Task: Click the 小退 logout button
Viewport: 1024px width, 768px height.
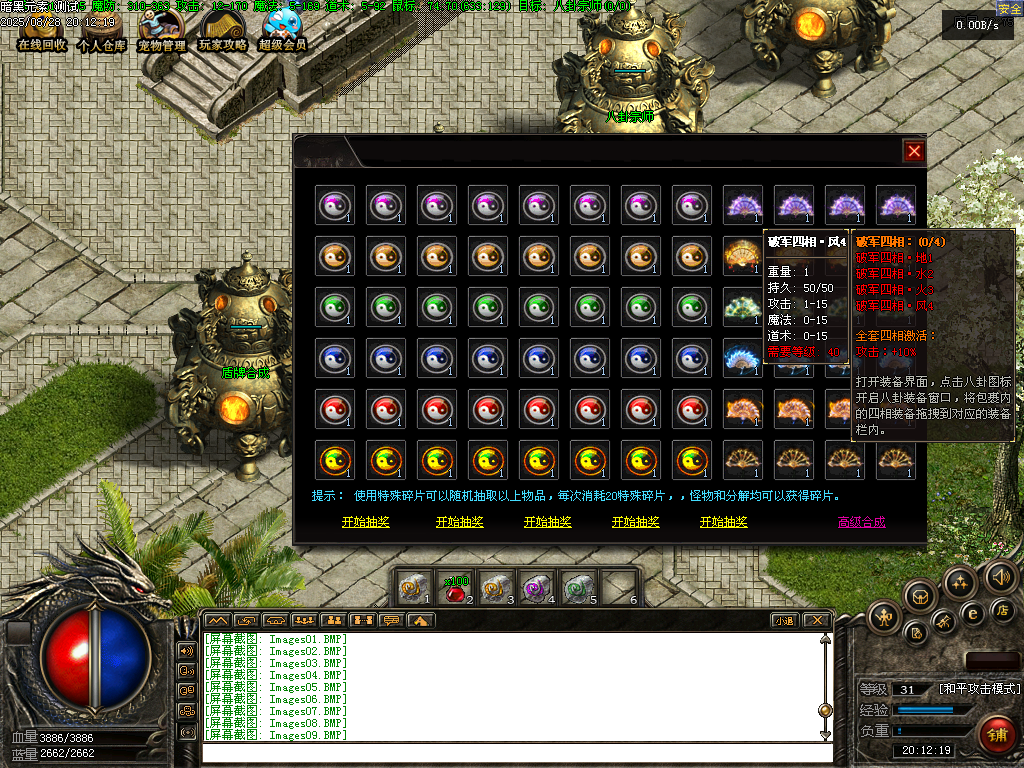Action: [x=784, y=620]
